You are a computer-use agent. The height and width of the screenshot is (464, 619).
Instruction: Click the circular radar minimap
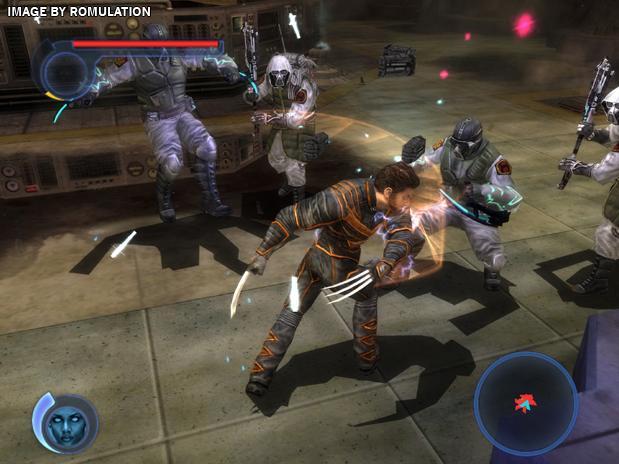pyautogui.click(x=526, y=403)
